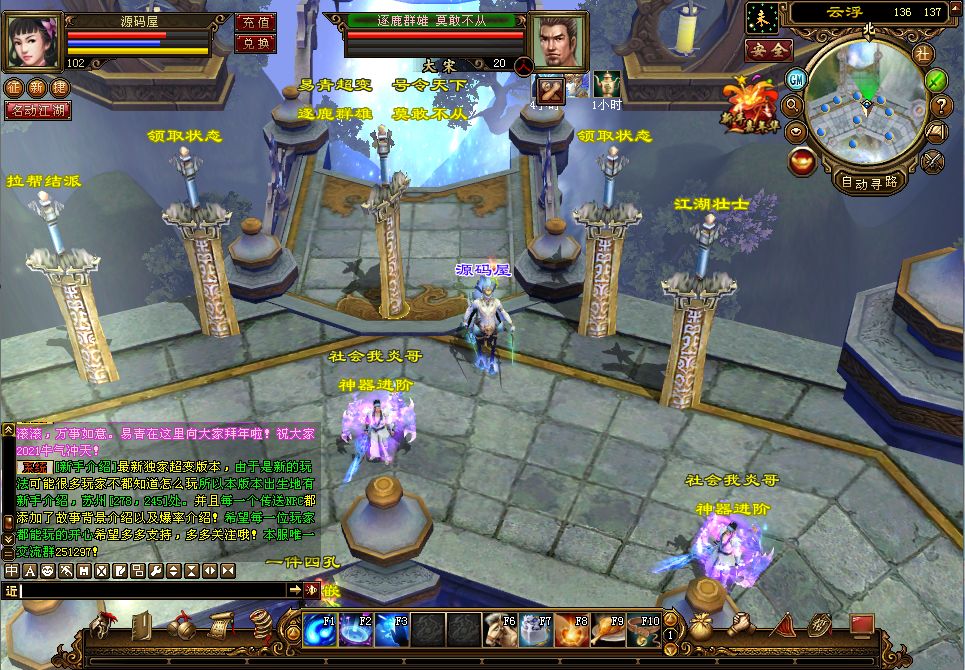
Task: Open the 充值 recharge button
Action: (255, 22)
